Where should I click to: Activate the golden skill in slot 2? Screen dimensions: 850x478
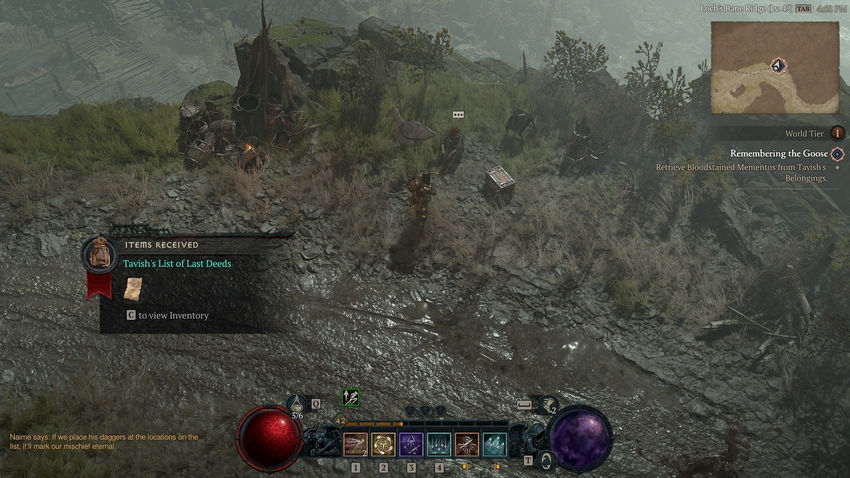[383, 444]
